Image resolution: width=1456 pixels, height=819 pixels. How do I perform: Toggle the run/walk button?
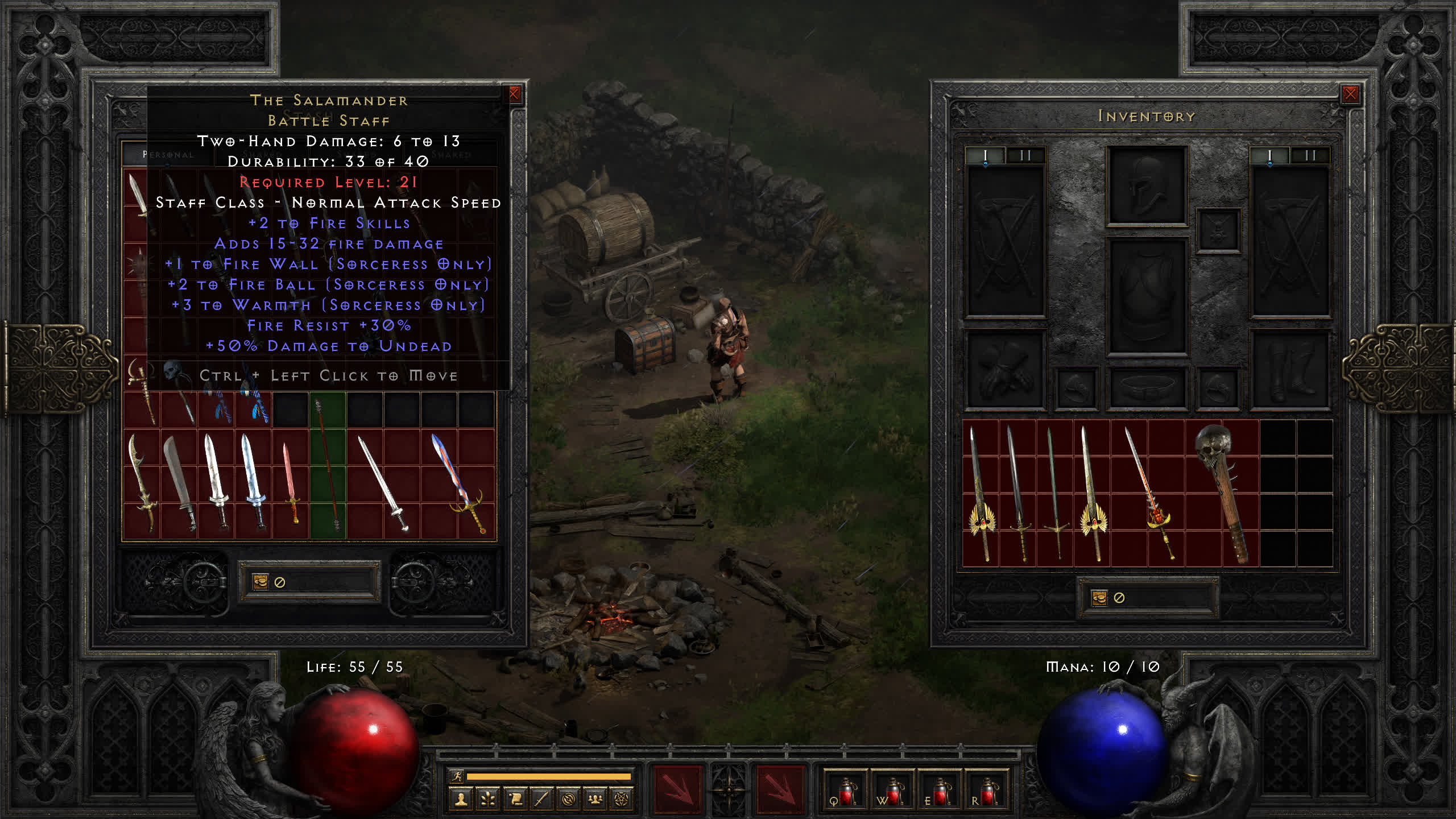click(456, 776)
